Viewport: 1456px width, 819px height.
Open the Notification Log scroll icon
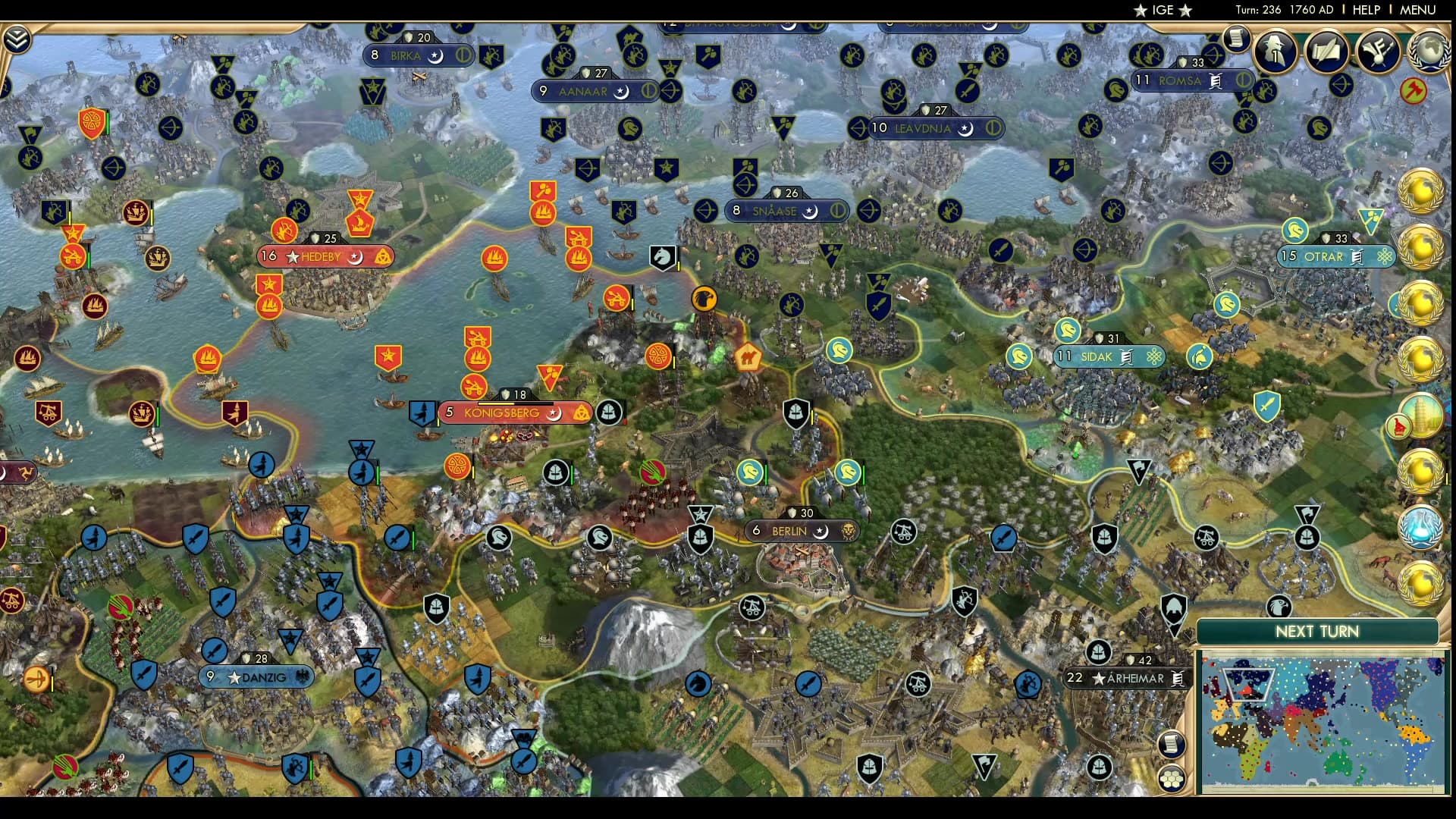[1238, 38]
